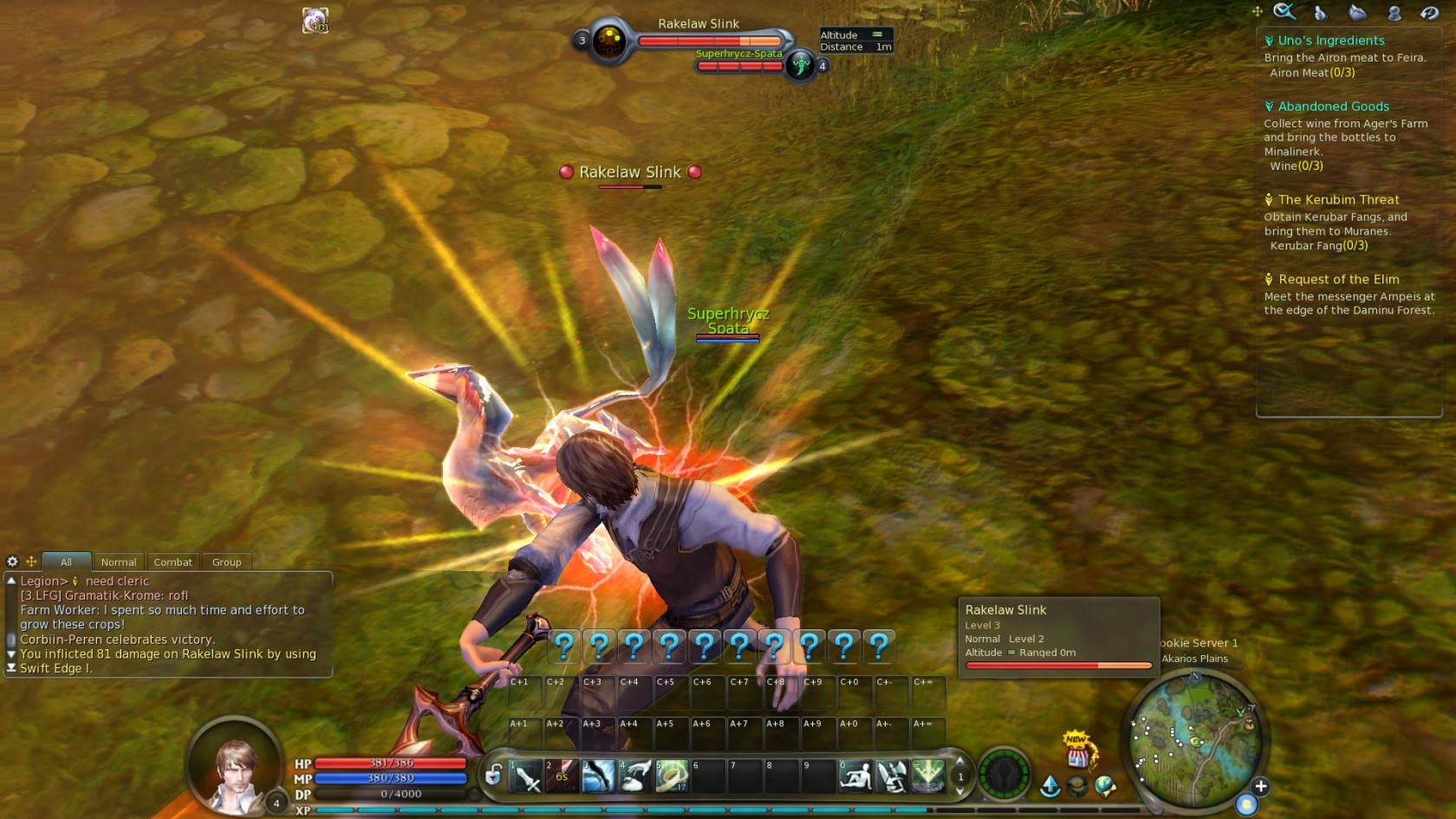This screenshot has width=1456, height=819.
Task: Click the magnifier checkmark icon above quest tracker
Action: point(1284,12)
